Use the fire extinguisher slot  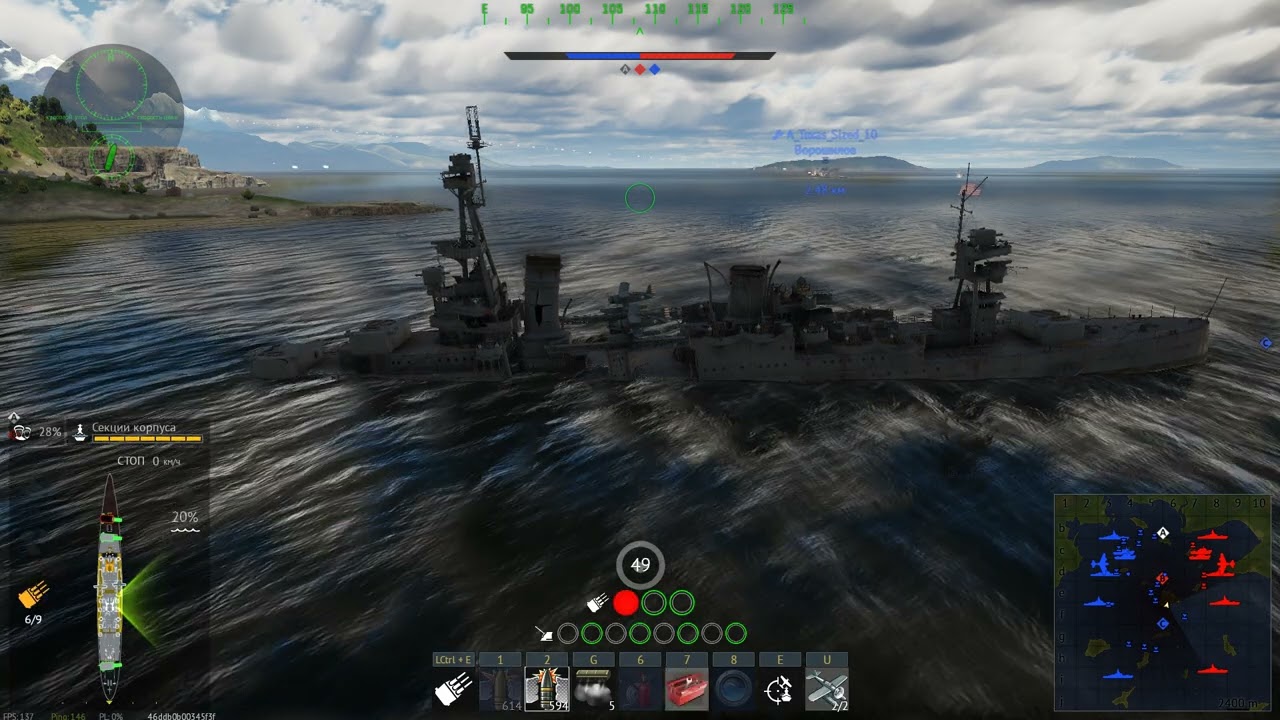point(640,688)
